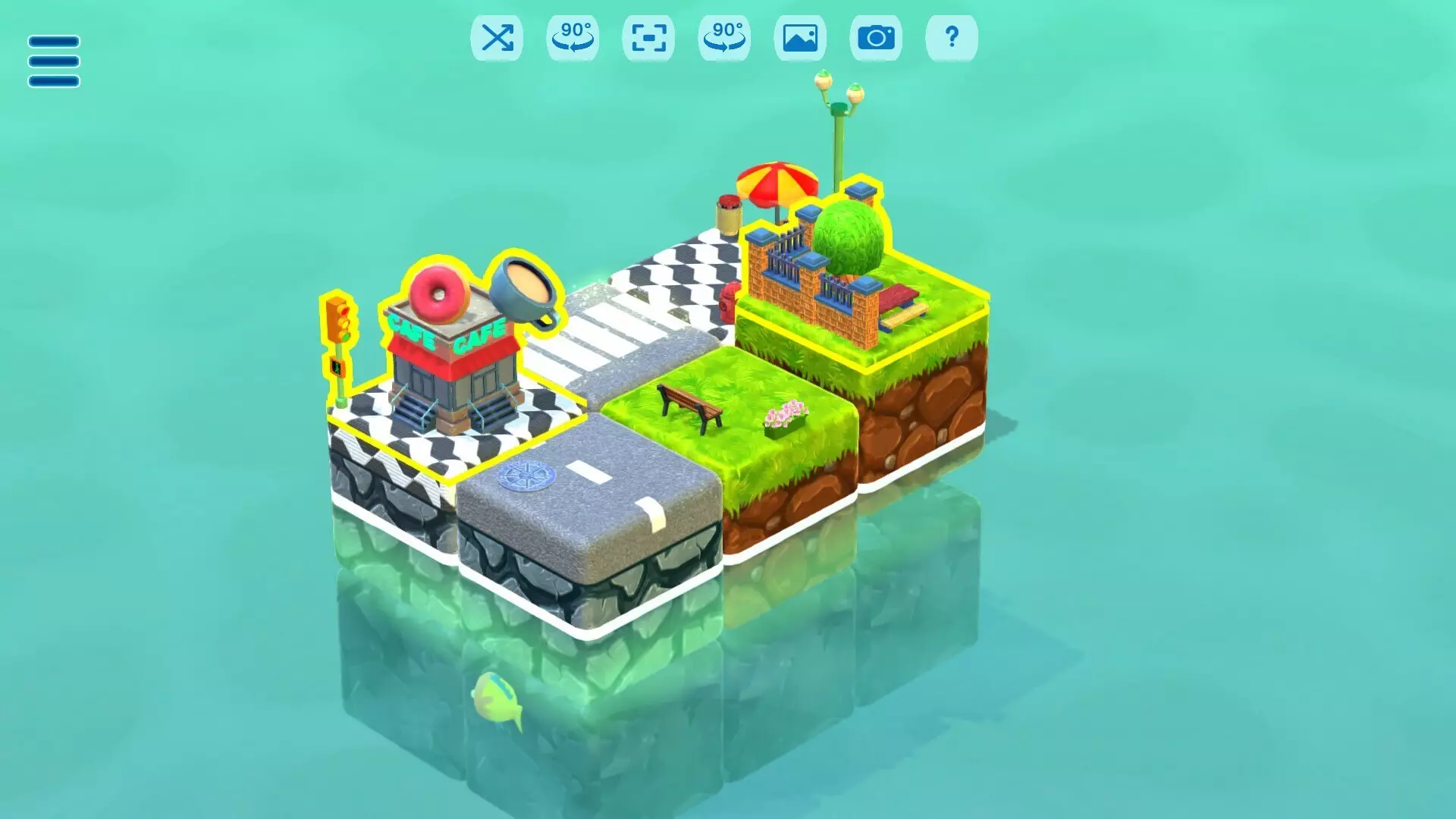Open help via the question mark icon

click(x=952, y=38)
